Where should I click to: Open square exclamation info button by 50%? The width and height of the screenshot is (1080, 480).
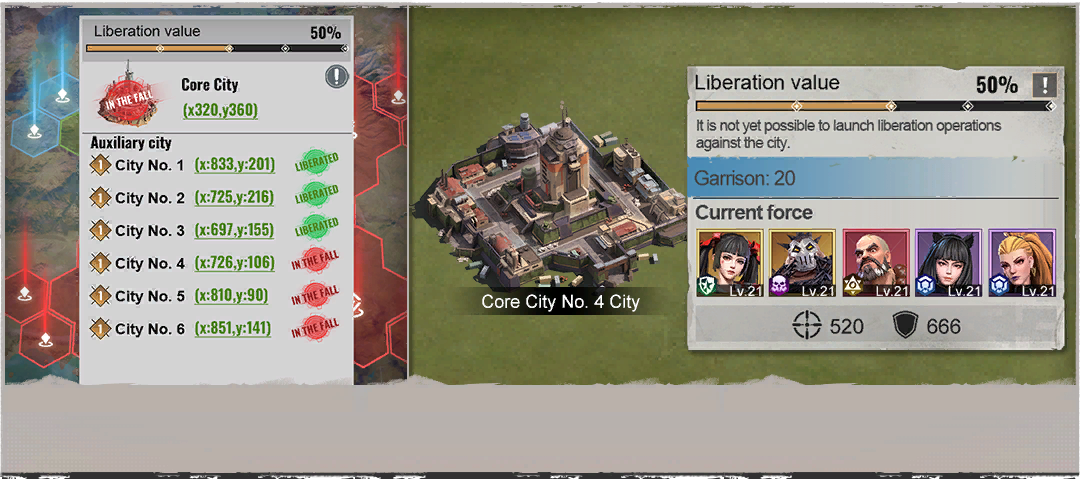(1044, 85)
